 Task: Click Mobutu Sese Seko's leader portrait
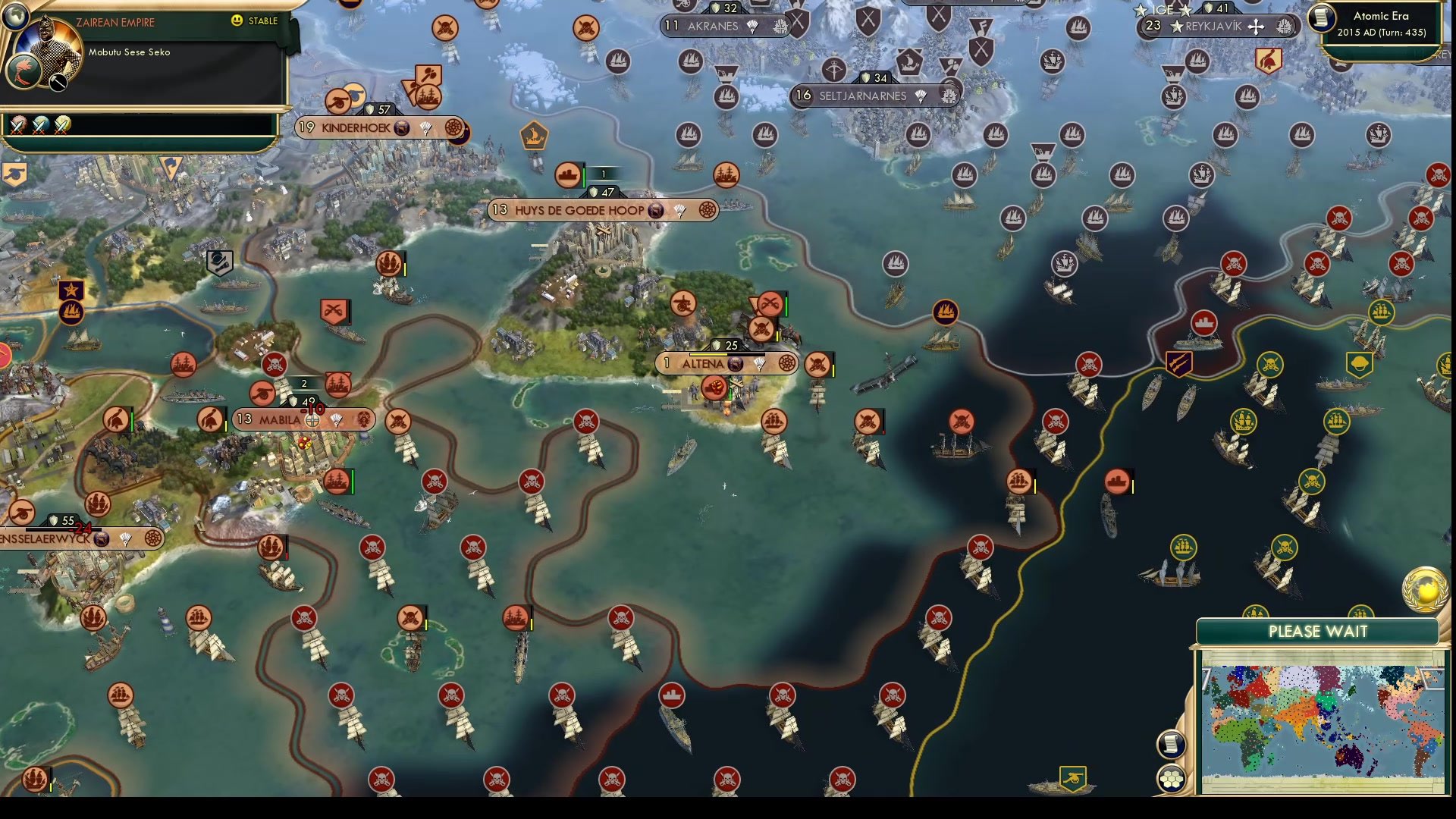47,42
